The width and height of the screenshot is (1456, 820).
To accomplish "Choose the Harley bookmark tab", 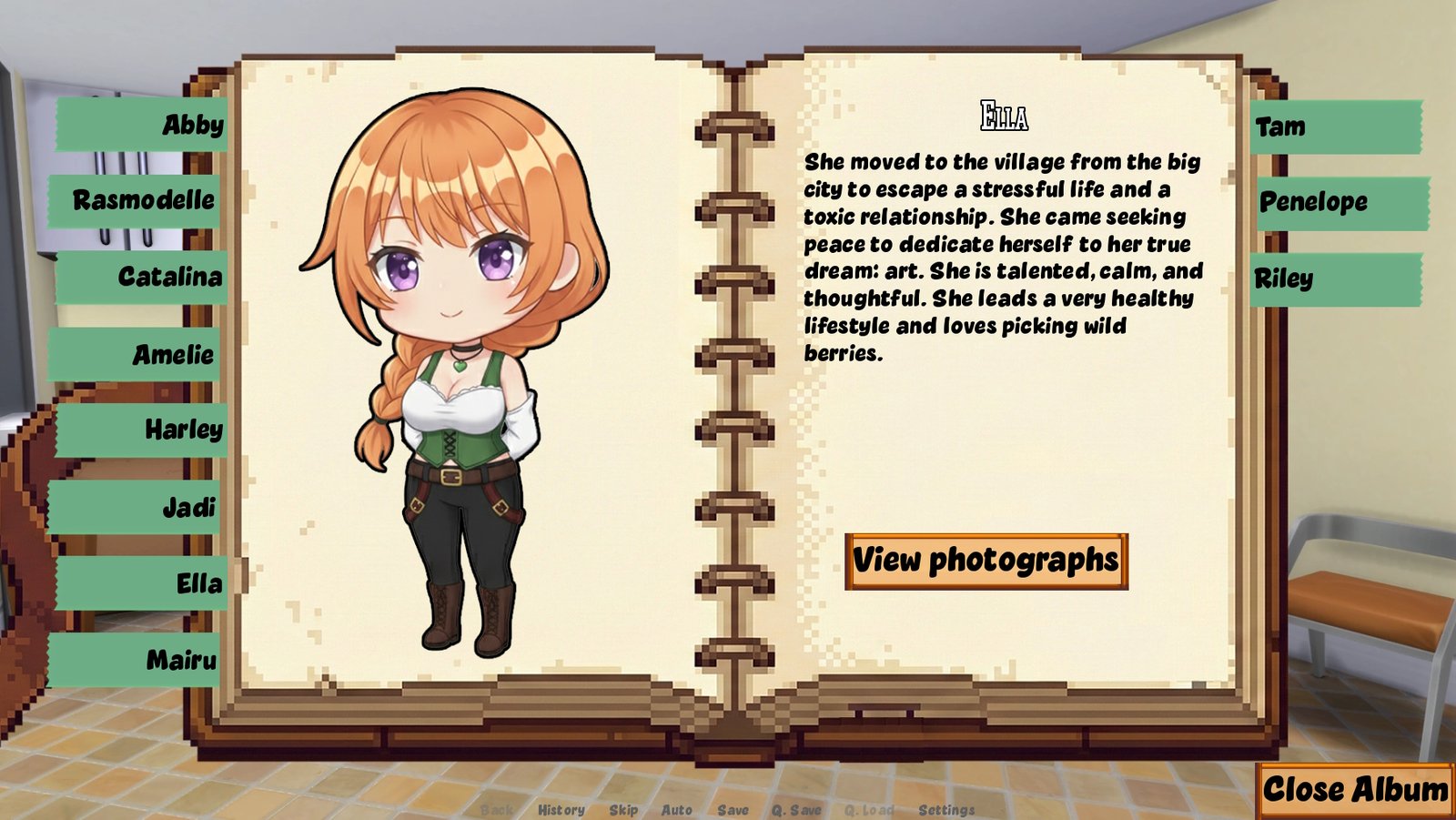I will [x=143, y=430].
